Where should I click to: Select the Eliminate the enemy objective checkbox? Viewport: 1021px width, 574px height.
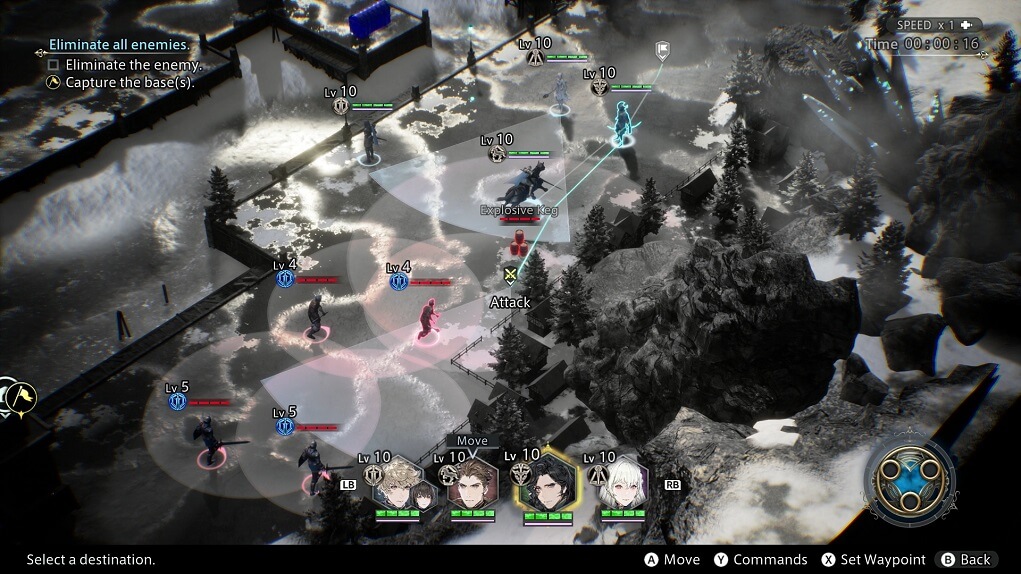(54, 65)
